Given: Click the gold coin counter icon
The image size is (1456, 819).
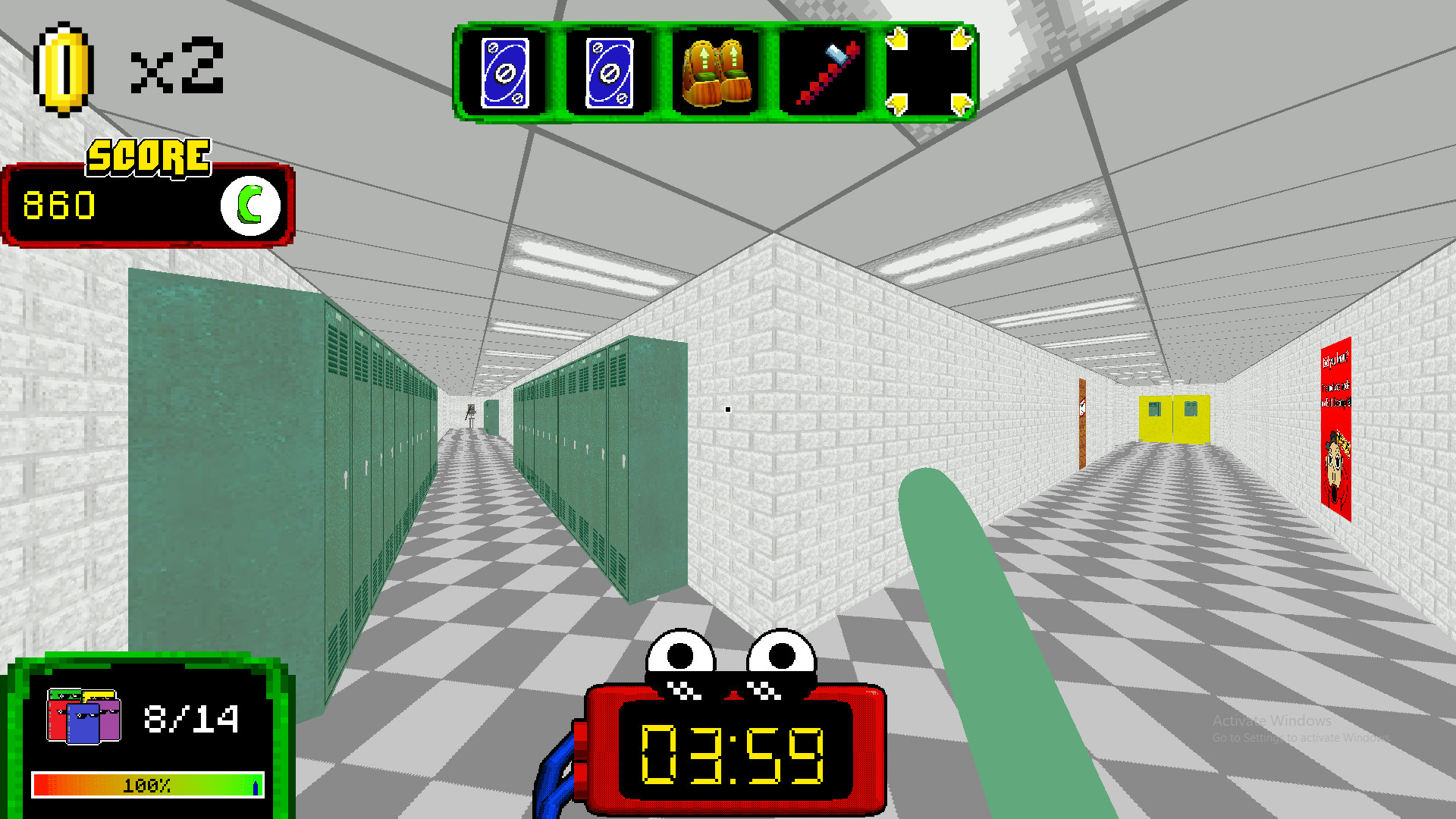Looking at the screenshot, I should [x=62, y=68].
